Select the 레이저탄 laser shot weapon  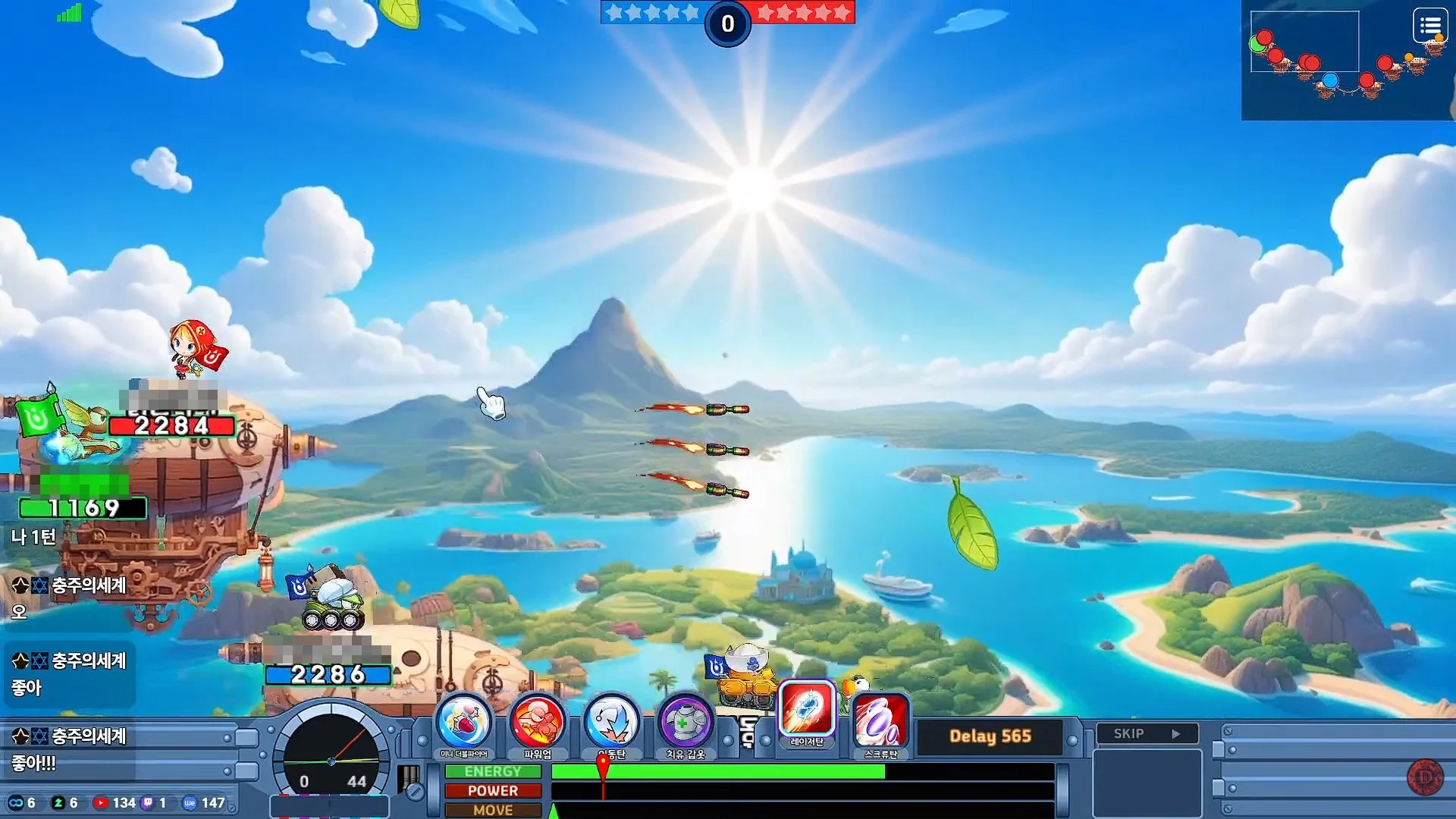[807, 711]
